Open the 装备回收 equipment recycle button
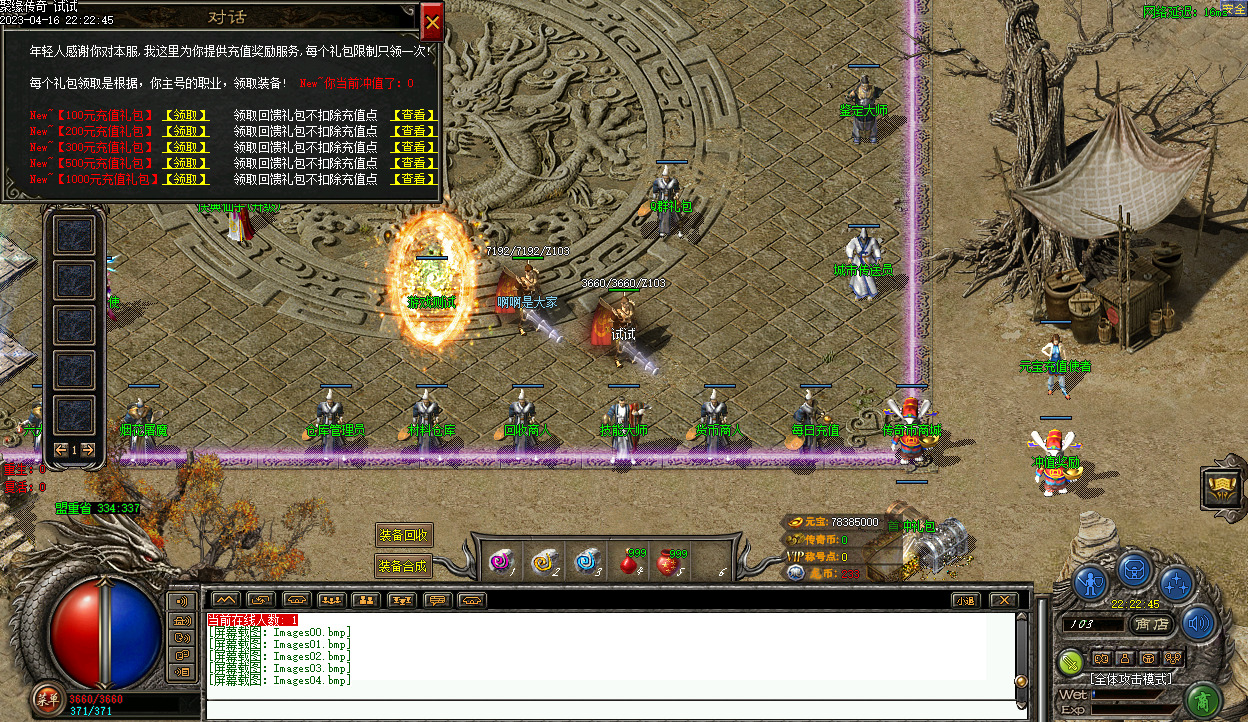The width and height of the screenshot is (1248, 722). click(404, 535)
